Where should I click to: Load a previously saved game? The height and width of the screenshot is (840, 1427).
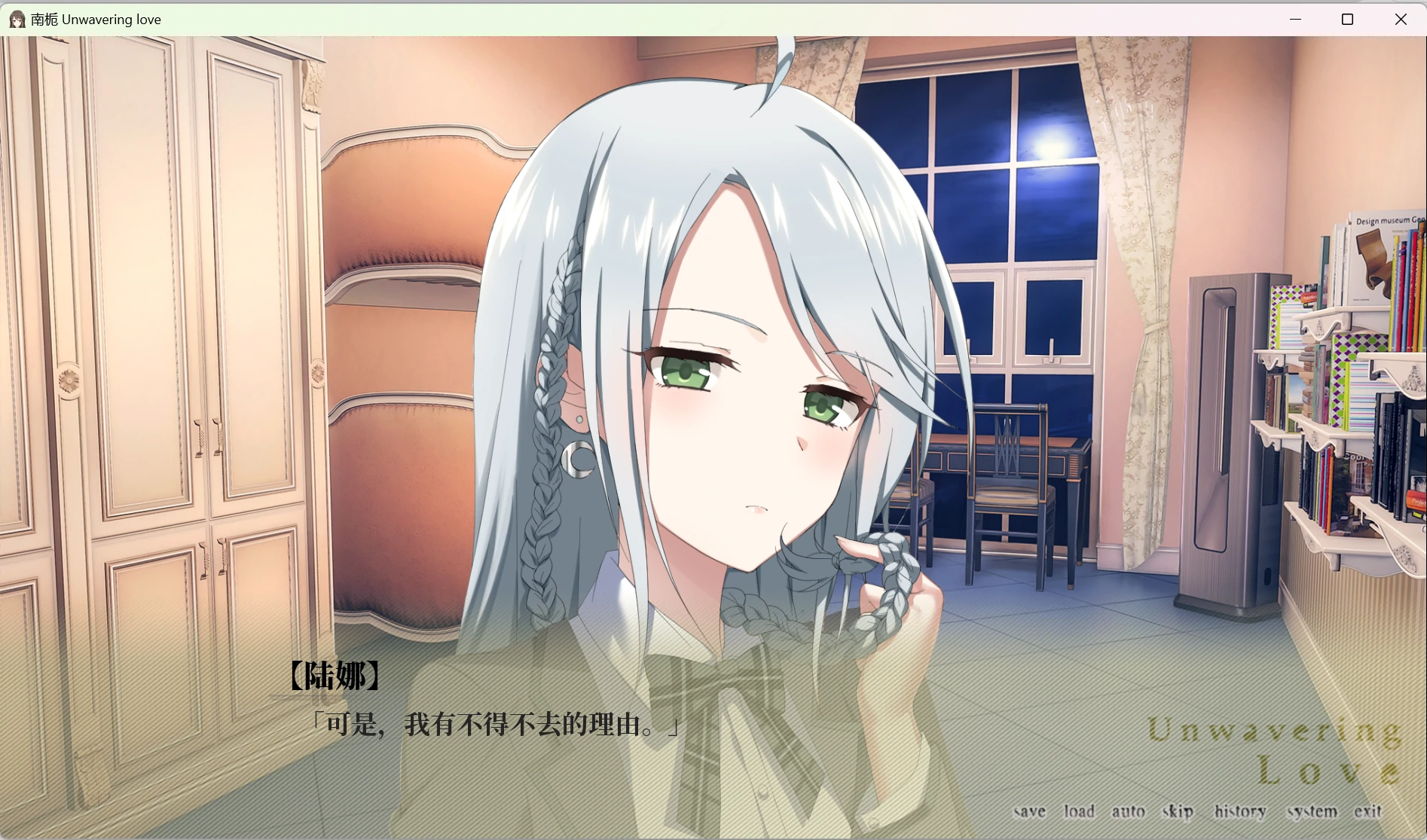1079,811
